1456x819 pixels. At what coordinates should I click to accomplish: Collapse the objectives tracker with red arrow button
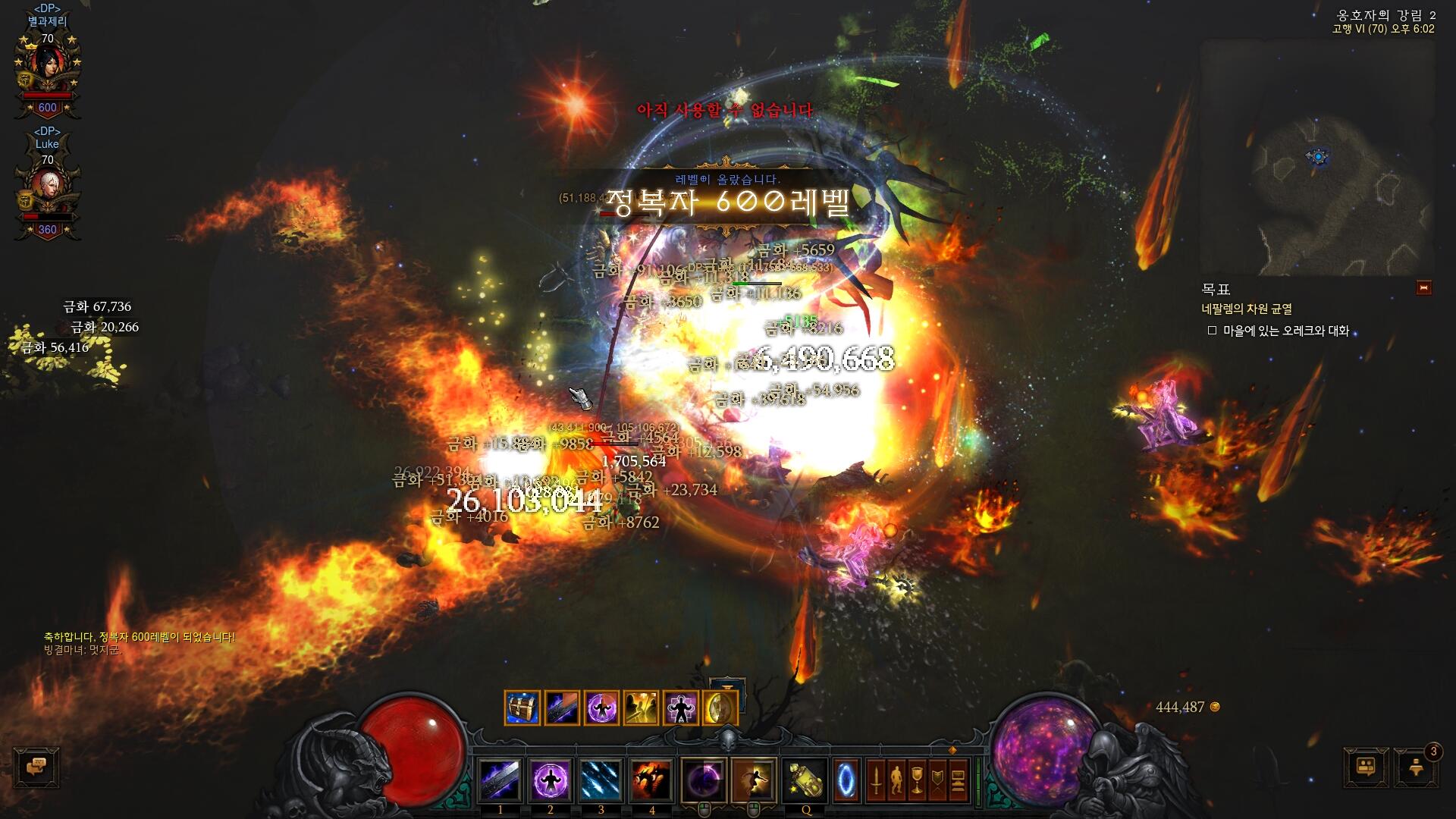(x=1423, y=288)
